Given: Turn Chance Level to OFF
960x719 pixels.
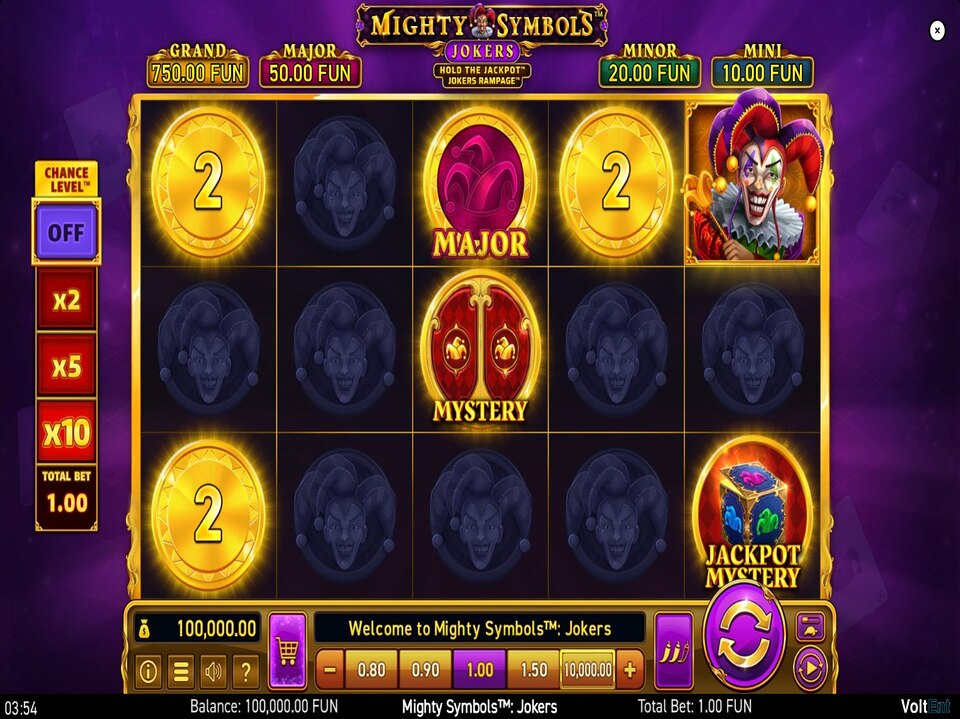Looking at the screenshot, I should click(x=66, y=232).
